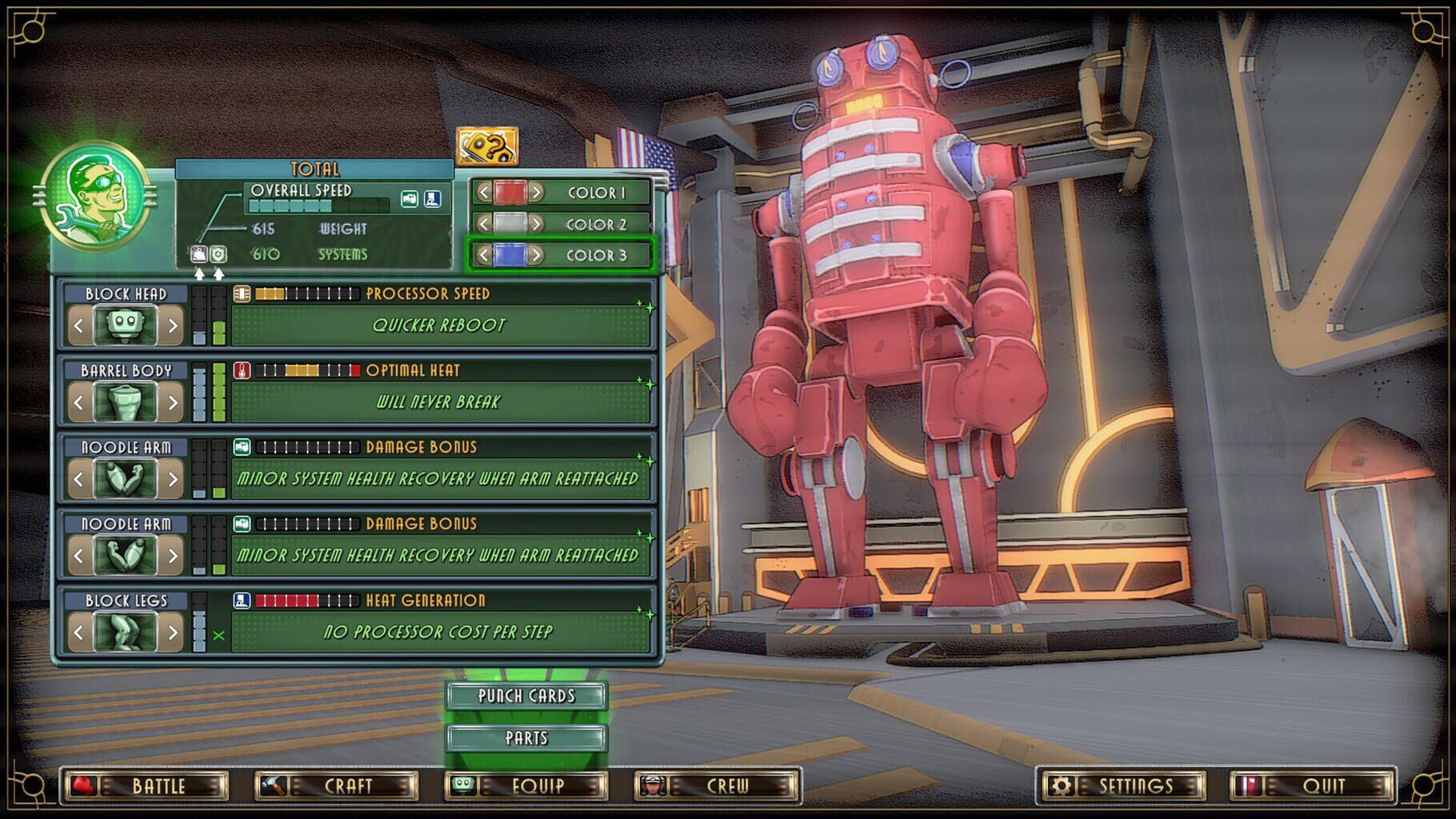Click the right arrow on Barrel Body part
This screenshot has width=1456, height=819.
click(x=172, y=403)
